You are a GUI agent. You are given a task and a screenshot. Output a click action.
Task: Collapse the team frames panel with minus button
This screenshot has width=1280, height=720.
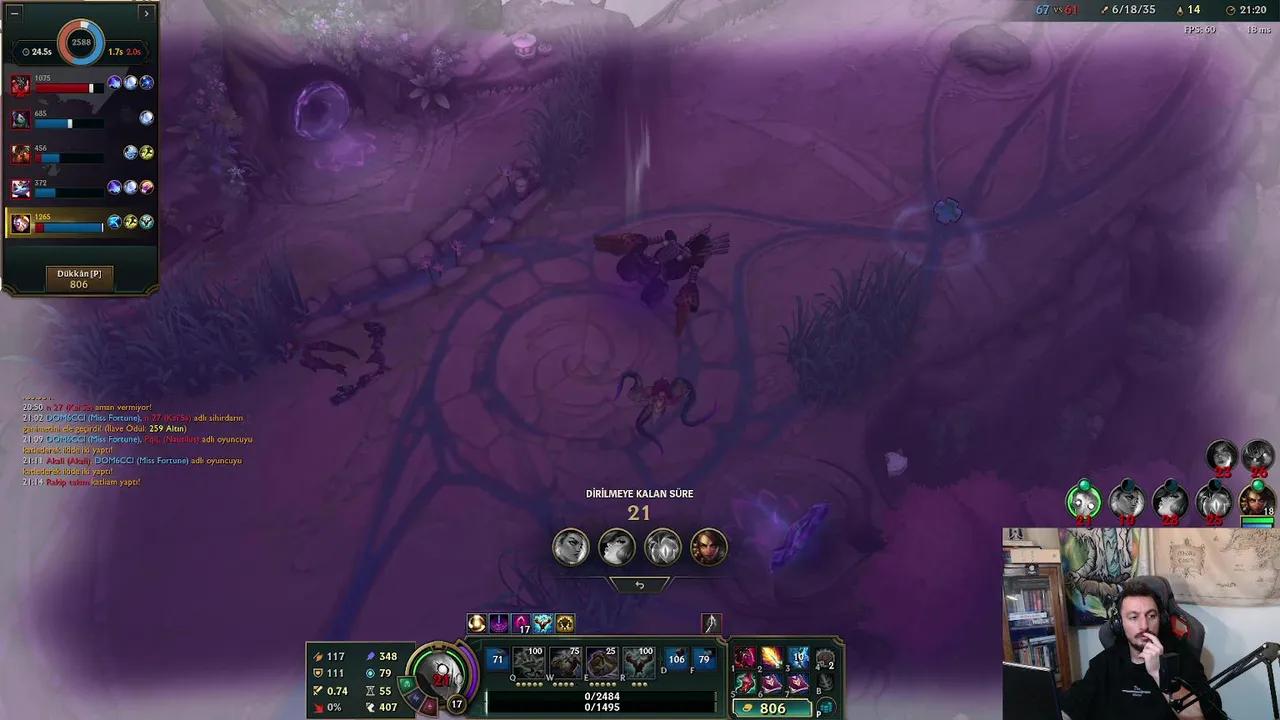click(x=15, y=13)
